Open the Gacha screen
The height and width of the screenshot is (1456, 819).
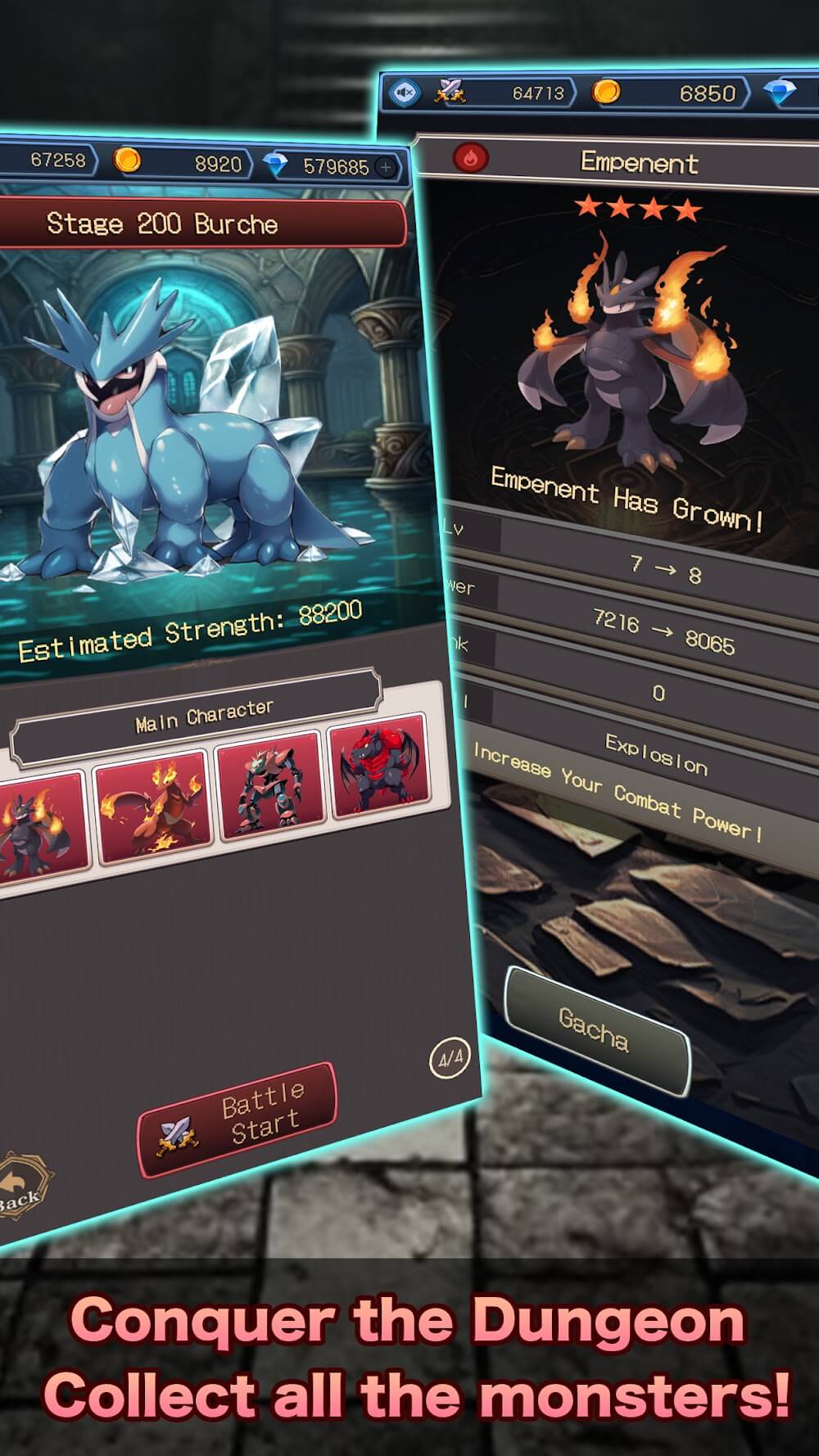tap(595, 1029)
